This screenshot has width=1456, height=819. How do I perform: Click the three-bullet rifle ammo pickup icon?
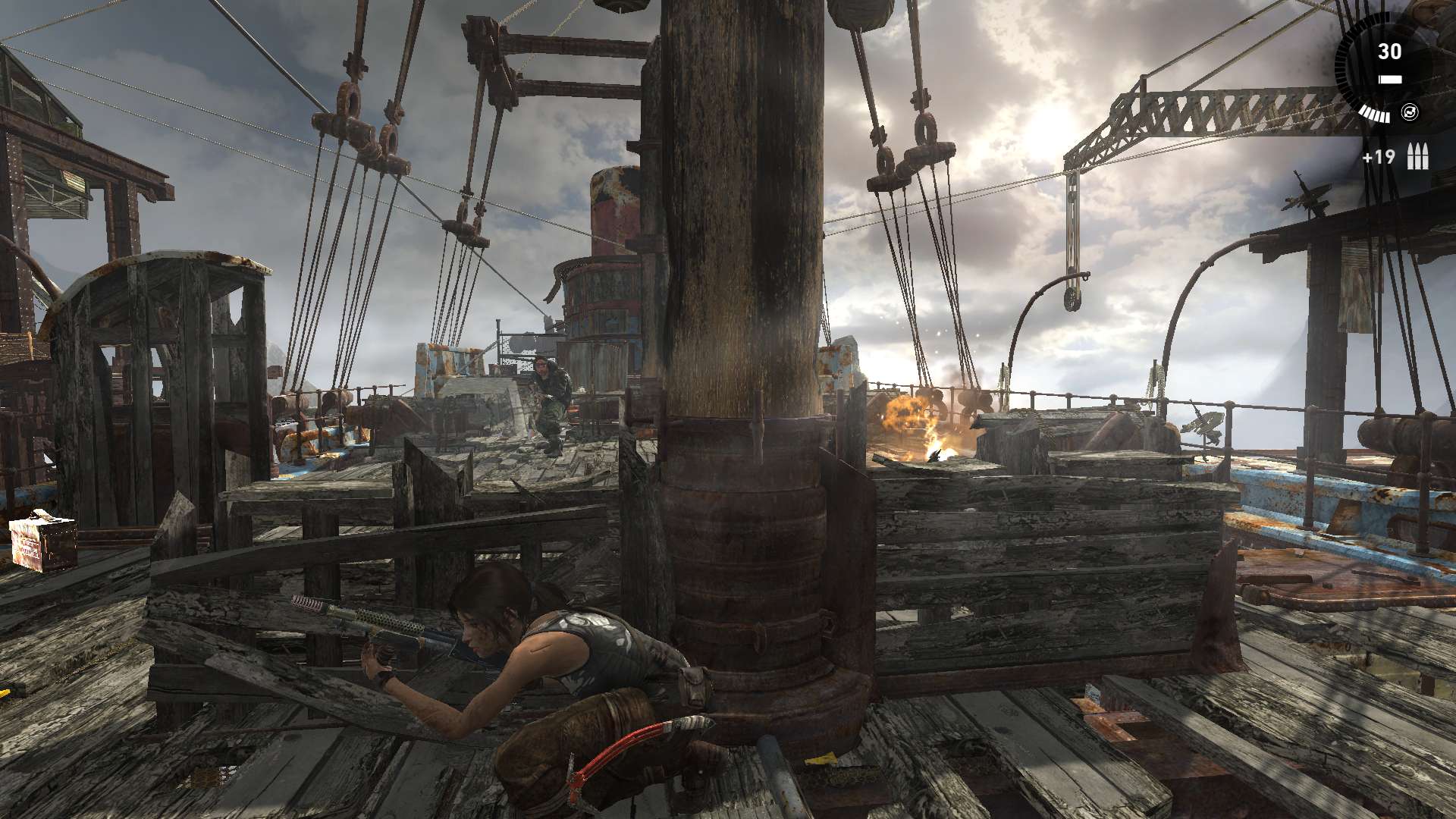[x=1417, y=158]
